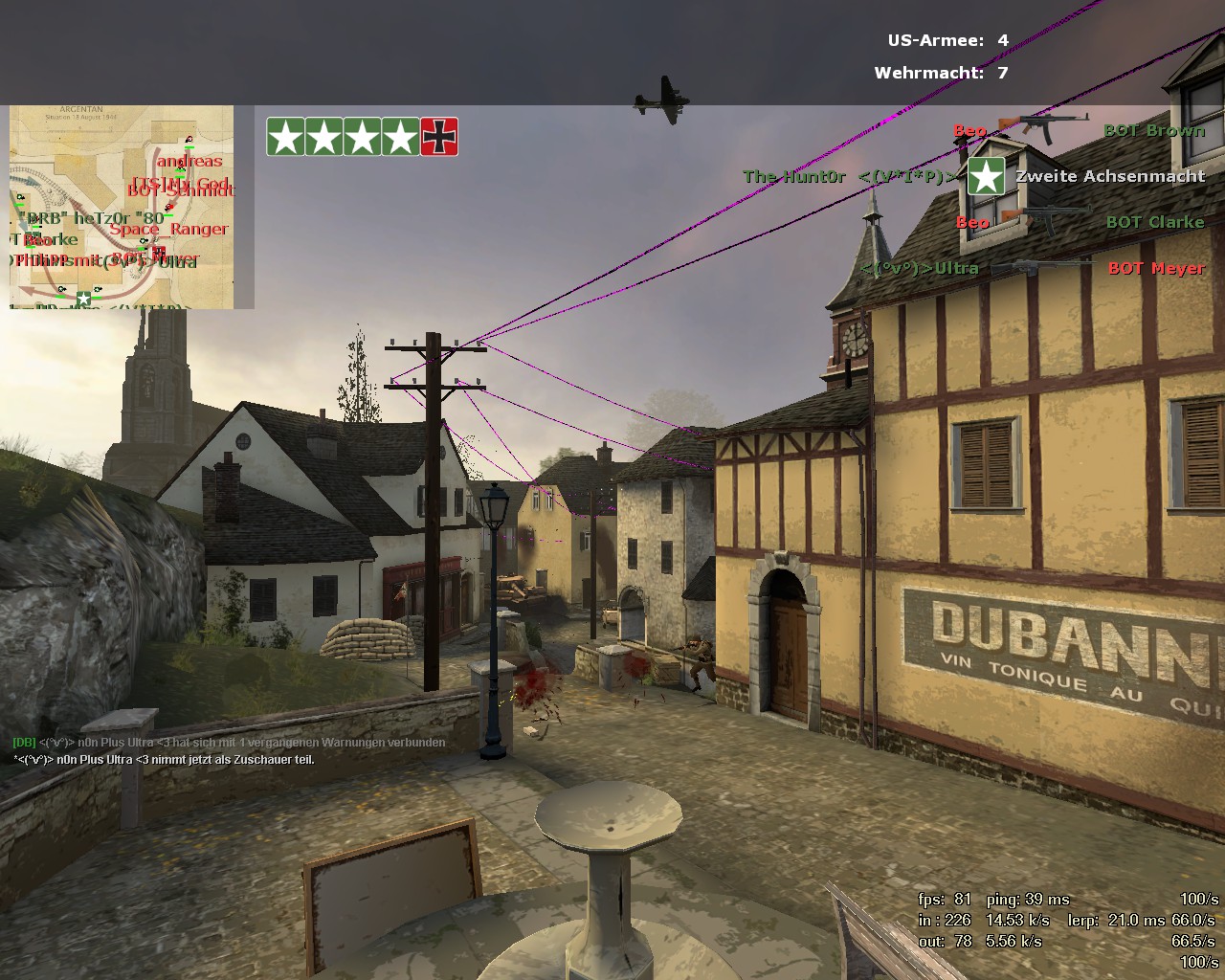Image resolution: width=1225 pixels, height=980 pixels.
Task: Click the spectator join chat message
Action: pos(164,760)
